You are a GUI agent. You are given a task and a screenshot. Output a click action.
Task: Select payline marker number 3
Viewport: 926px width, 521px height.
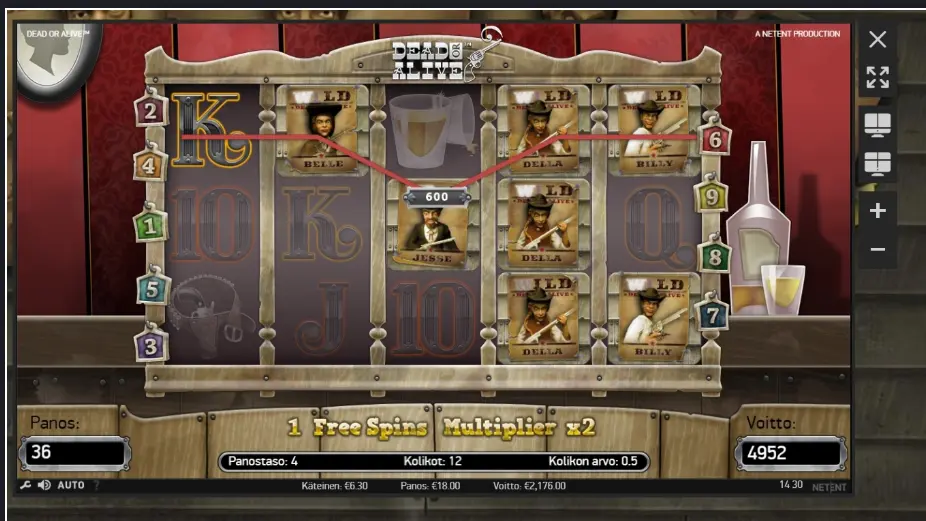(150, 345)
